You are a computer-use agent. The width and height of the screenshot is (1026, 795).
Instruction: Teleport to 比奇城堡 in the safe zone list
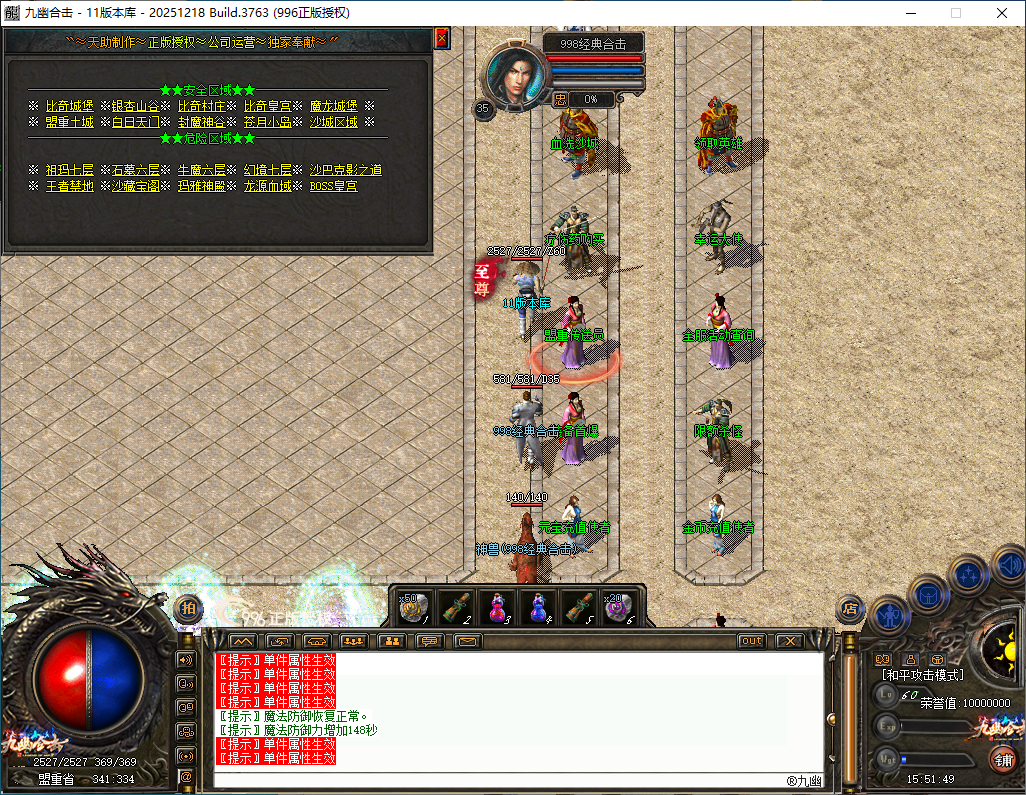pyautogui.click(x=69, y=106)
